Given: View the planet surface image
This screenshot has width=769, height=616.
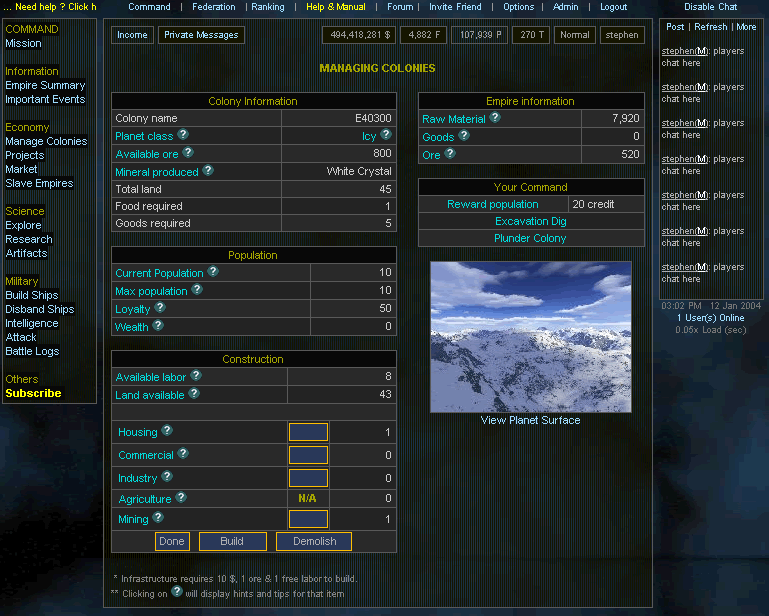Looking at the screenshot, I should pyautogui.click(x=530, y=336).
